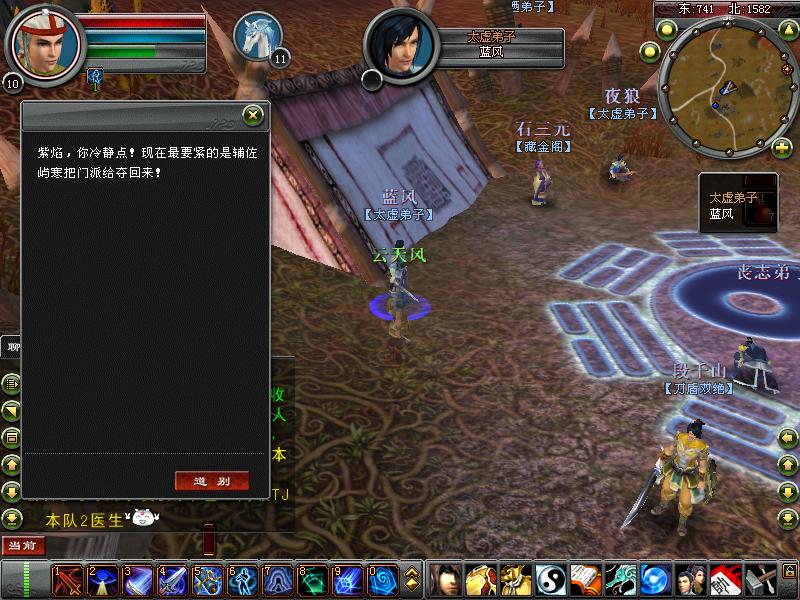Close the NPC dialogue window
The width and height of the screenshot is (800, 600).
(253, 115)
